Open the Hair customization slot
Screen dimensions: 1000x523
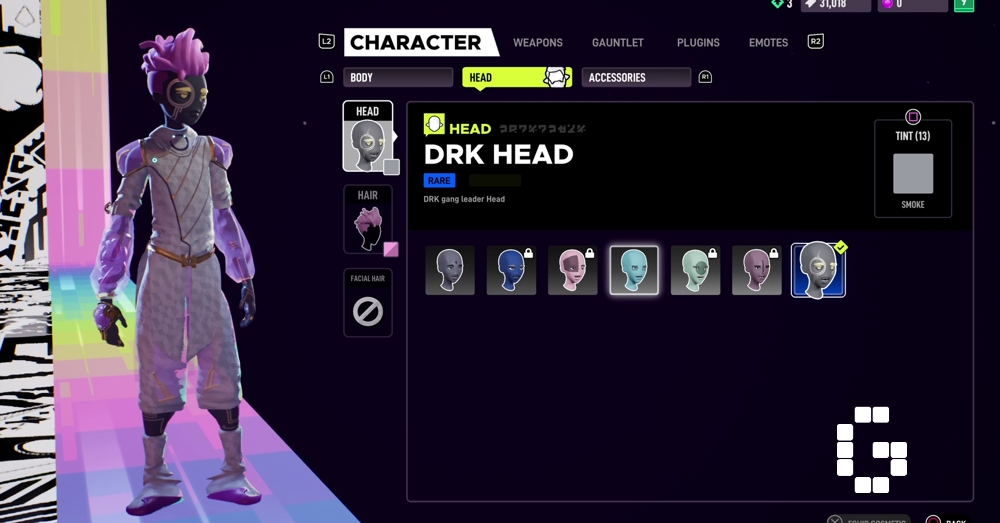pos(367,219)
